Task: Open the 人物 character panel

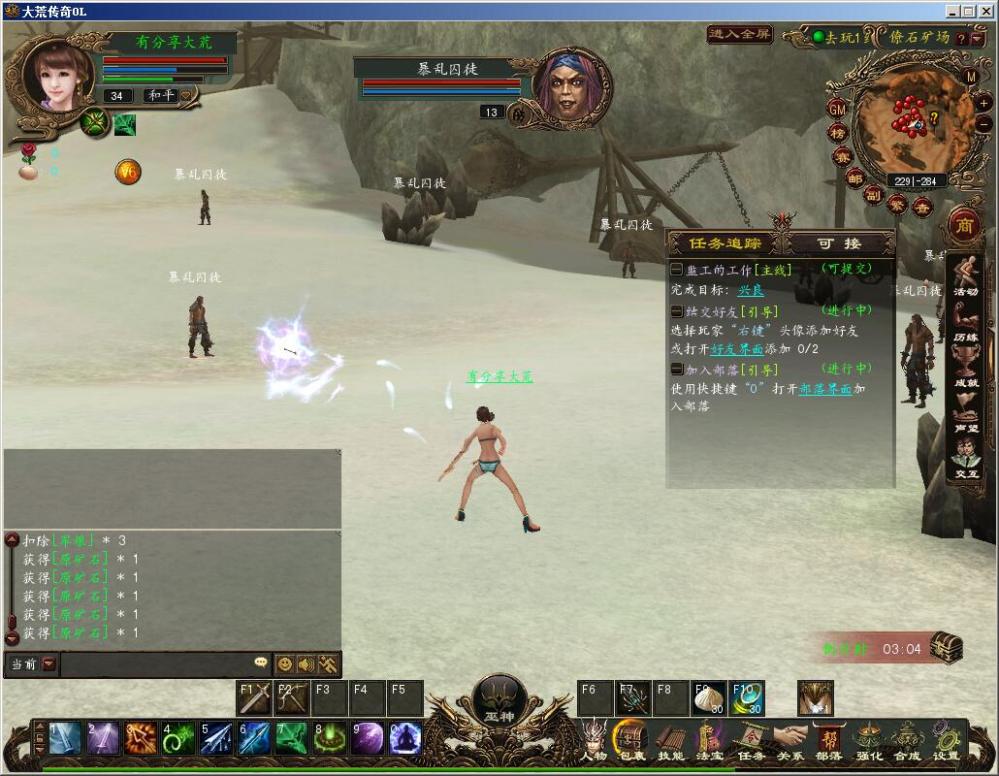Action: click(x=594, y=740)
